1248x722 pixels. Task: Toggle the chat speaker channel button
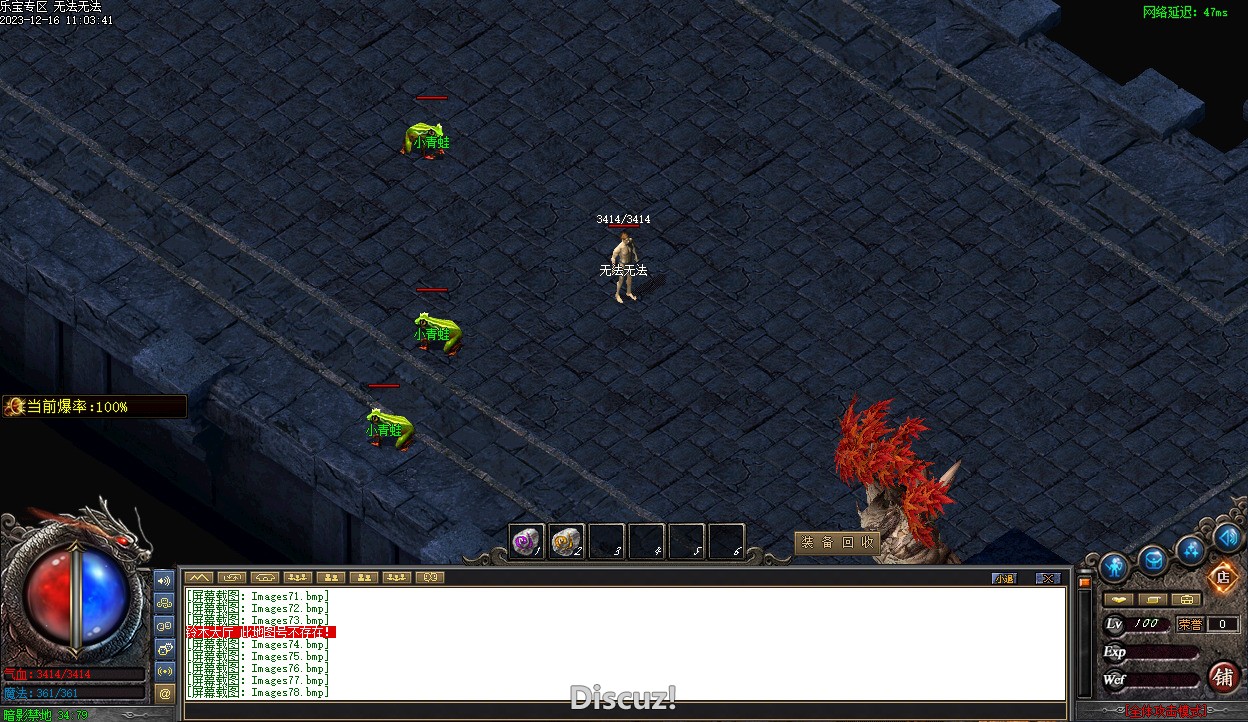coord(165,580)
